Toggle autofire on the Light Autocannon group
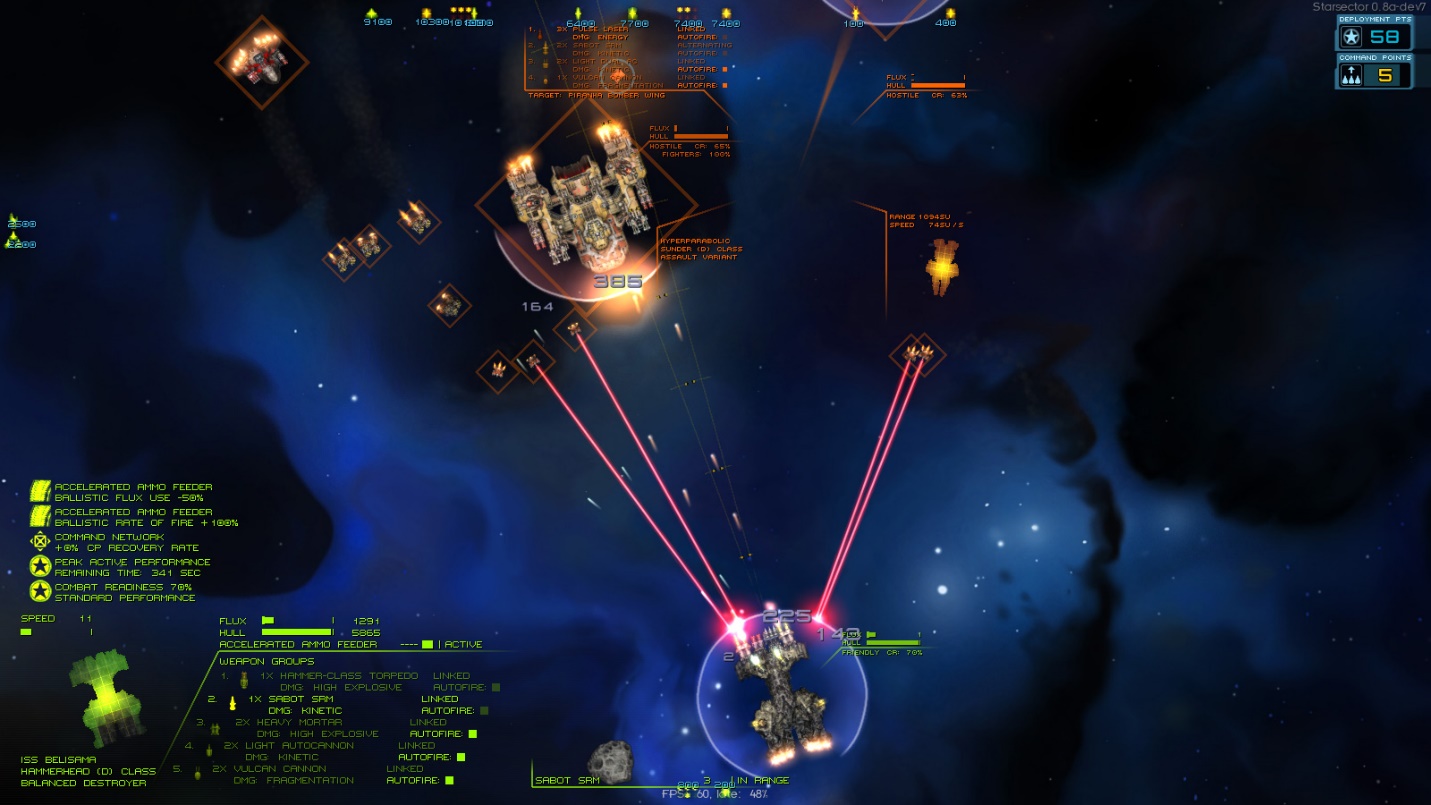Screen dimensions: 1431x805 pyautogui.click(x=461, y=757)
